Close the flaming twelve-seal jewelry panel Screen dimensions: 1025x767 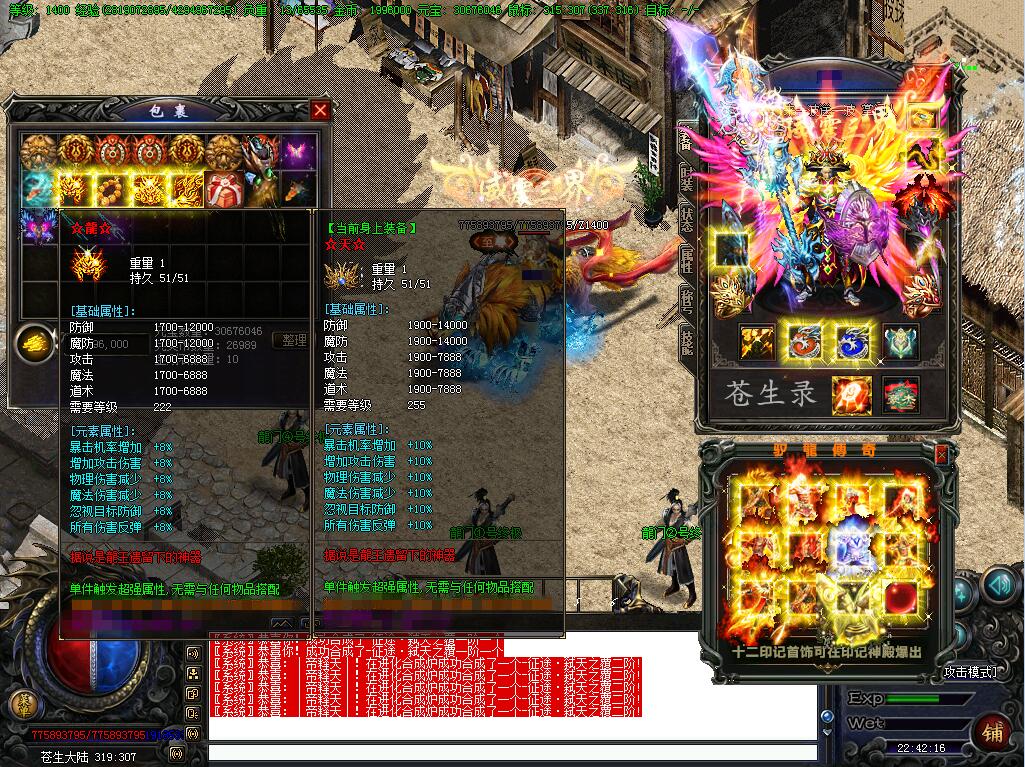point(940,455)
